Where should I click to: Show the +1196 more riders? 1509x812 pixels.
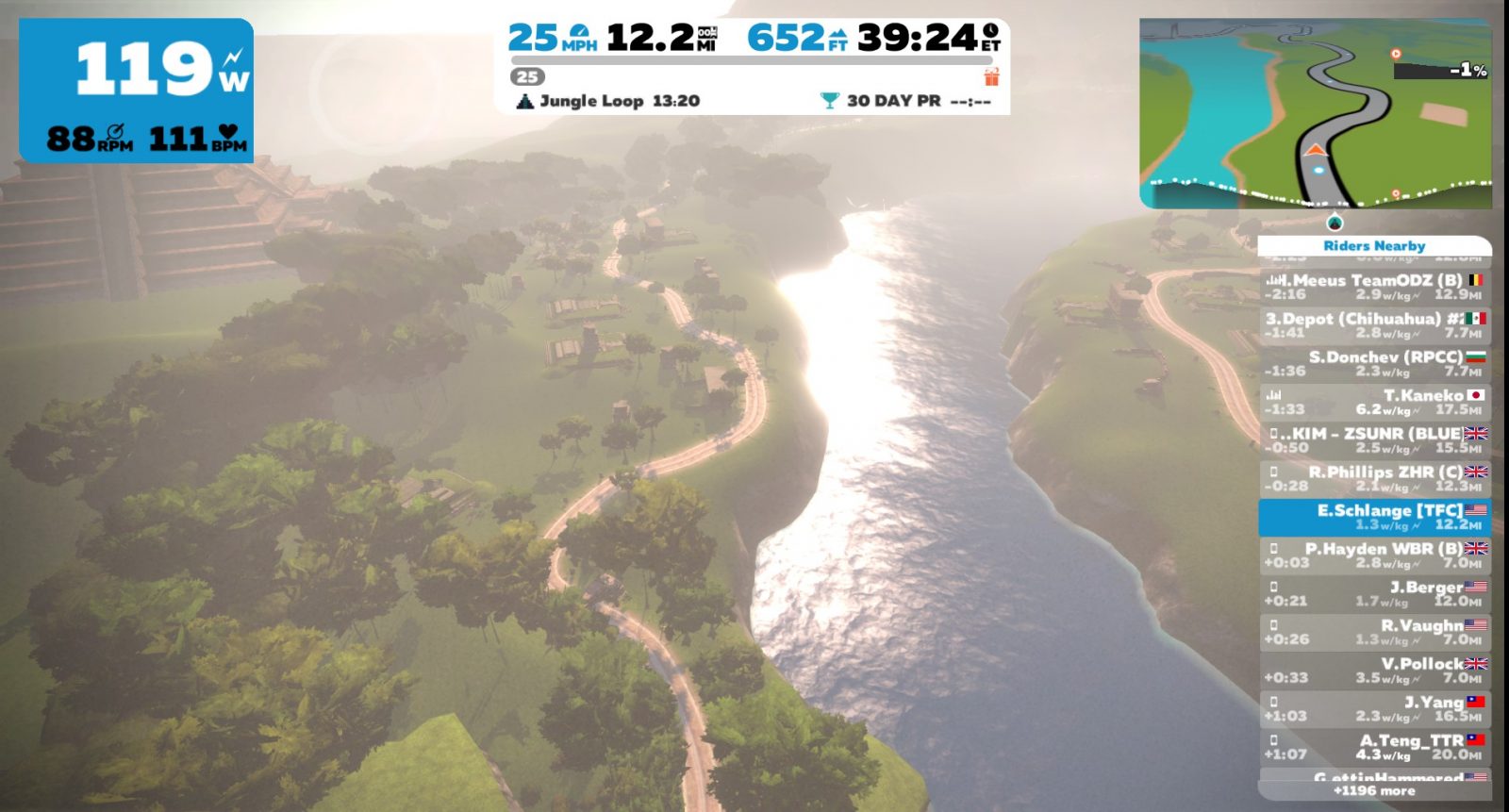1374,791
